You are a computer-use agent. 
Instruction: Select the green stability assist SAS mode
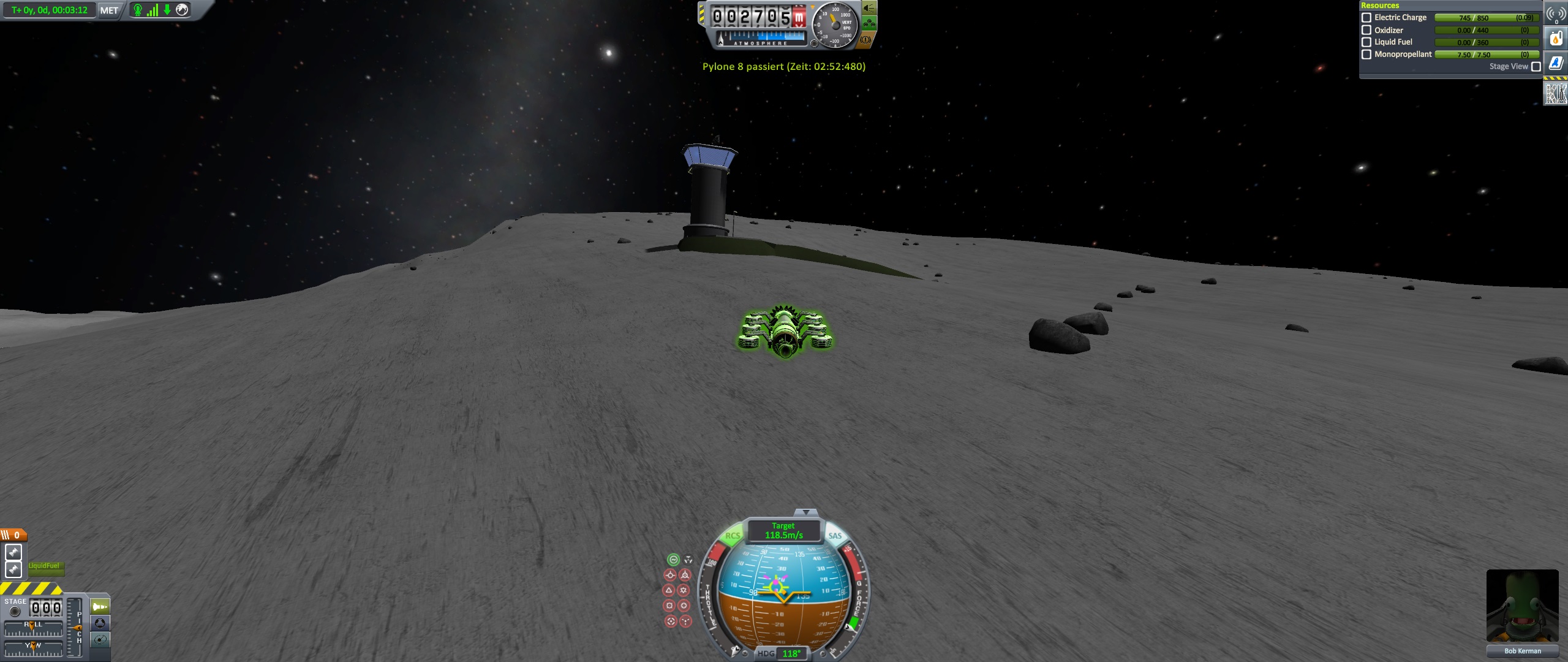[x=673, y=559]
